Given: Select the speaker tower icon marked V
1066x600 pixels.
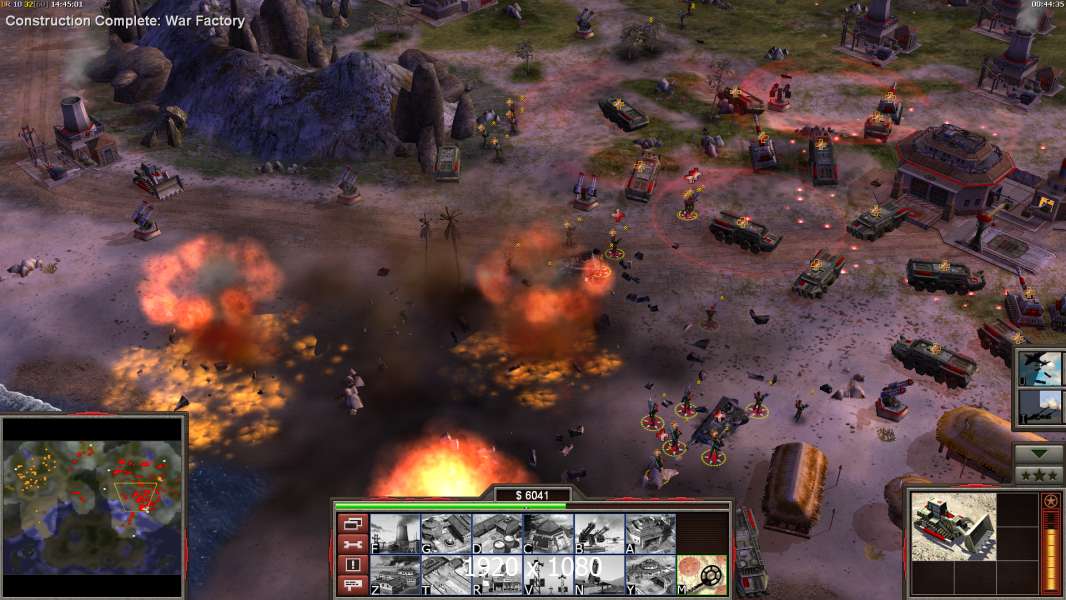Looking at the screenshot, I should point(548,575).
